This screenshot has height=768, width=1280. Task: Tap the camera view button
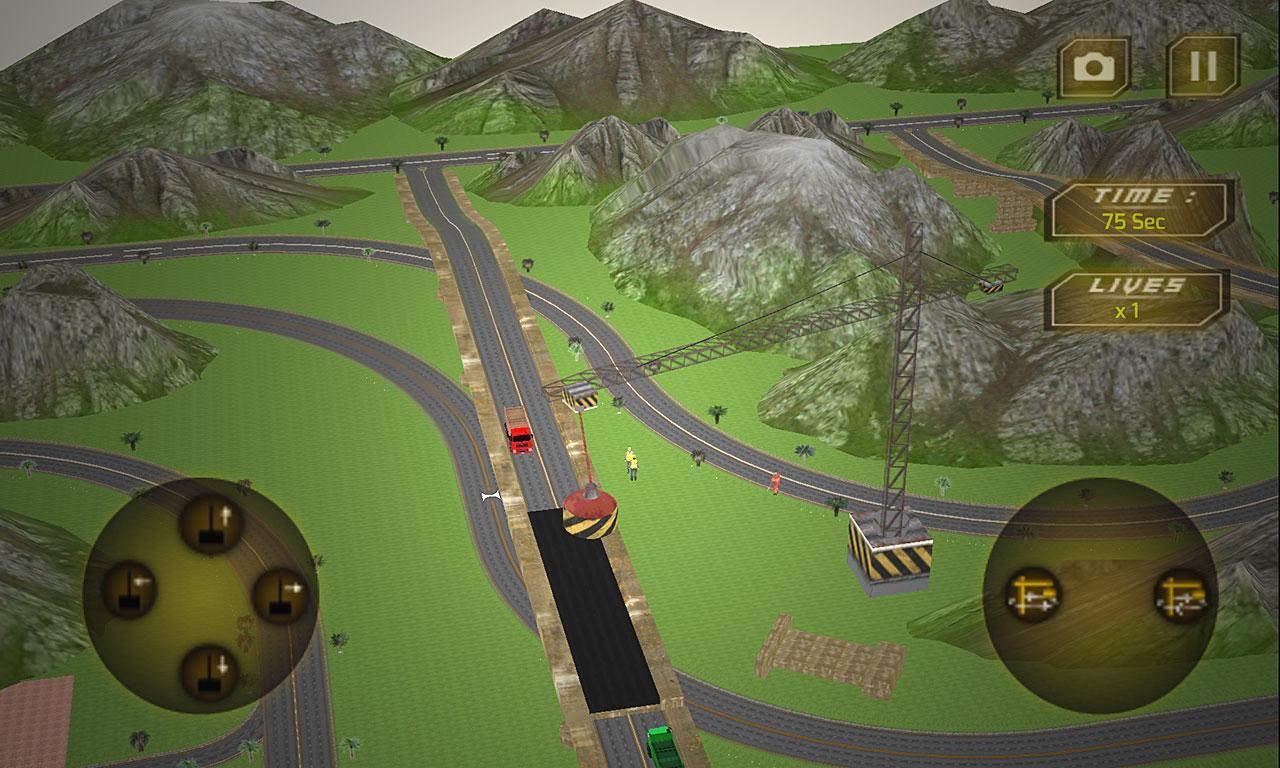pyautogui.click(x=1094, y=67)
